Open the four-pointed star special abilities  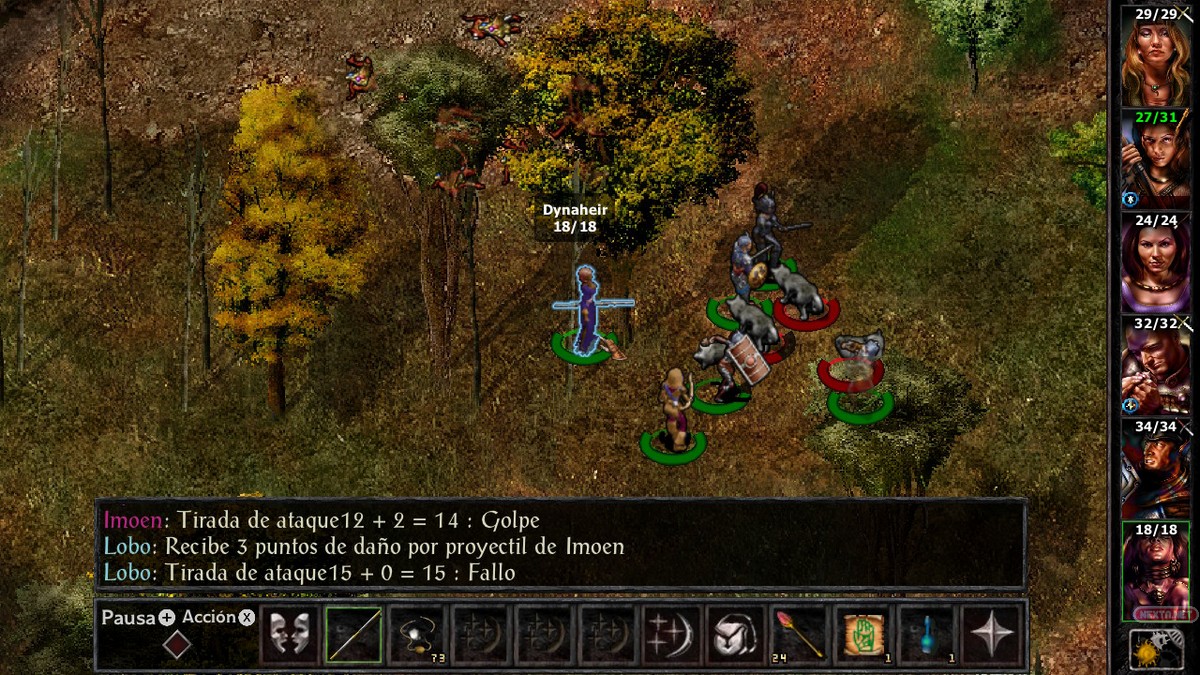pos(992,634)
